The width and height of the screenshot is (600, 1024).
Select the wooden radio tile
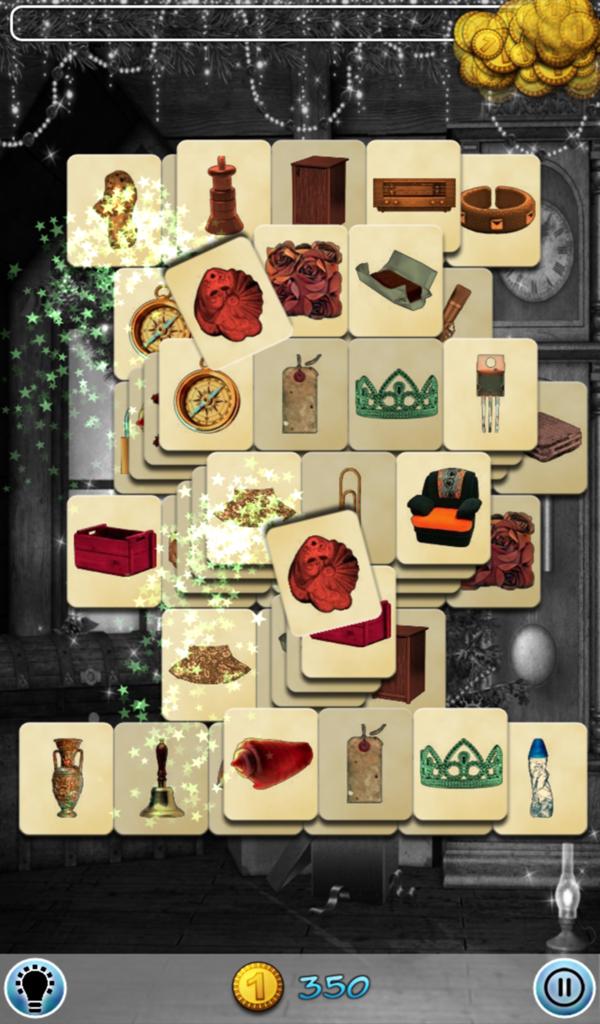click(413, 194)
